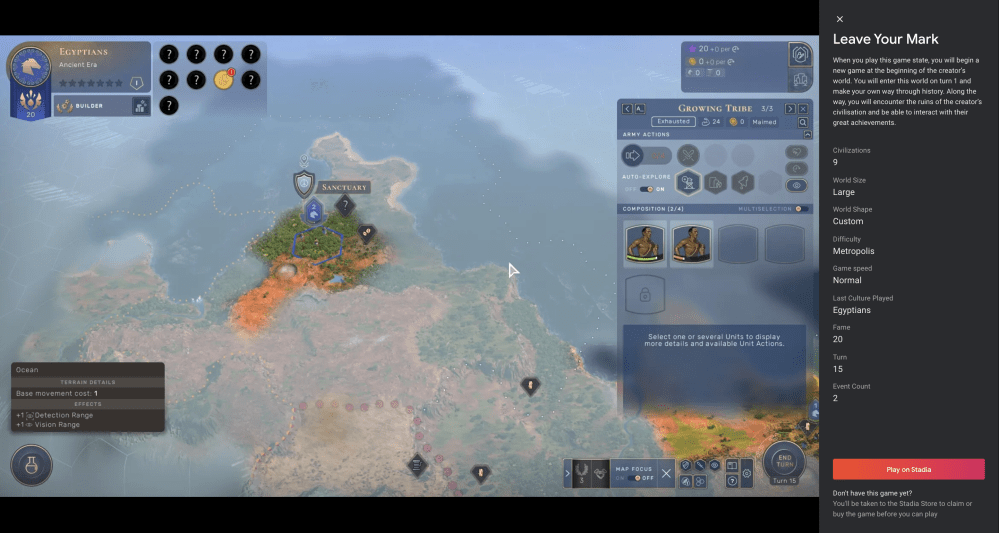Play this game state on Stadia
The image size is (999, 533).
point(908,469)
